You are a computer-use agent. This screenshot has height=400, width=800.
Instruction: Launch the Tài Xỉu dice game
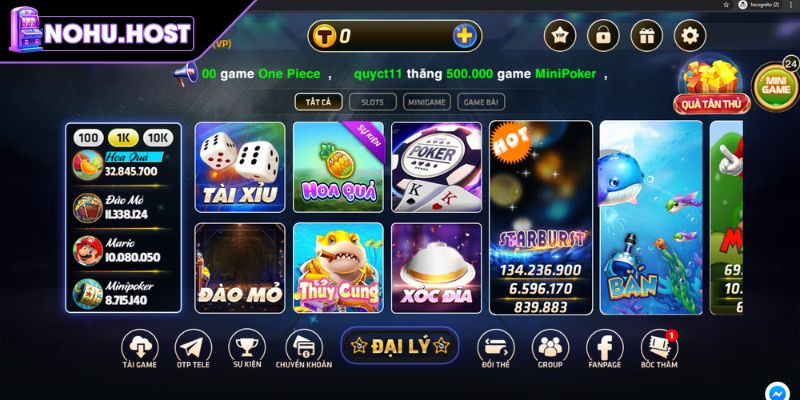(x=239, y=167)
